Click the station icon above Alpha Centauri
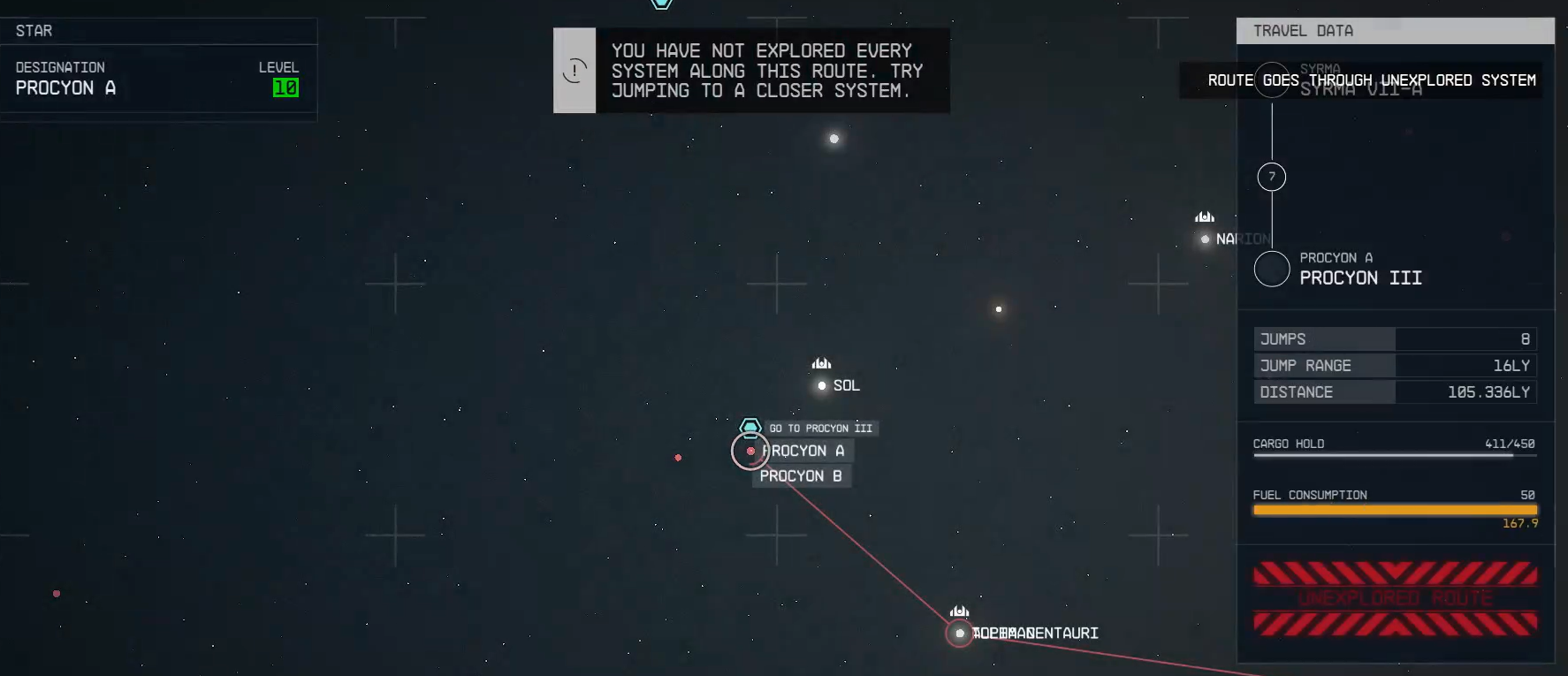 pyautogui.click(x=959, y=610)
